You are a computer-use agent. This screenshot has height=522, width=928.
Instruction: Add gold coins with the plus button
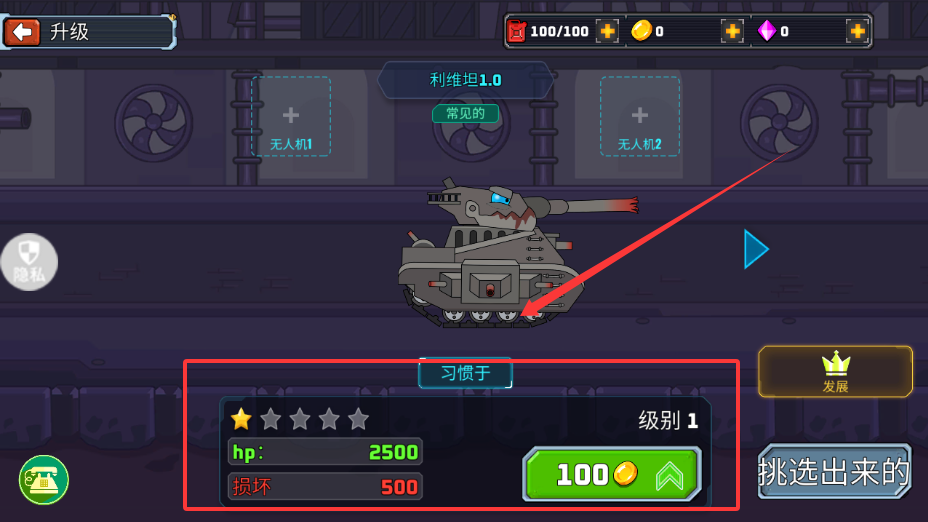[732, 31]
